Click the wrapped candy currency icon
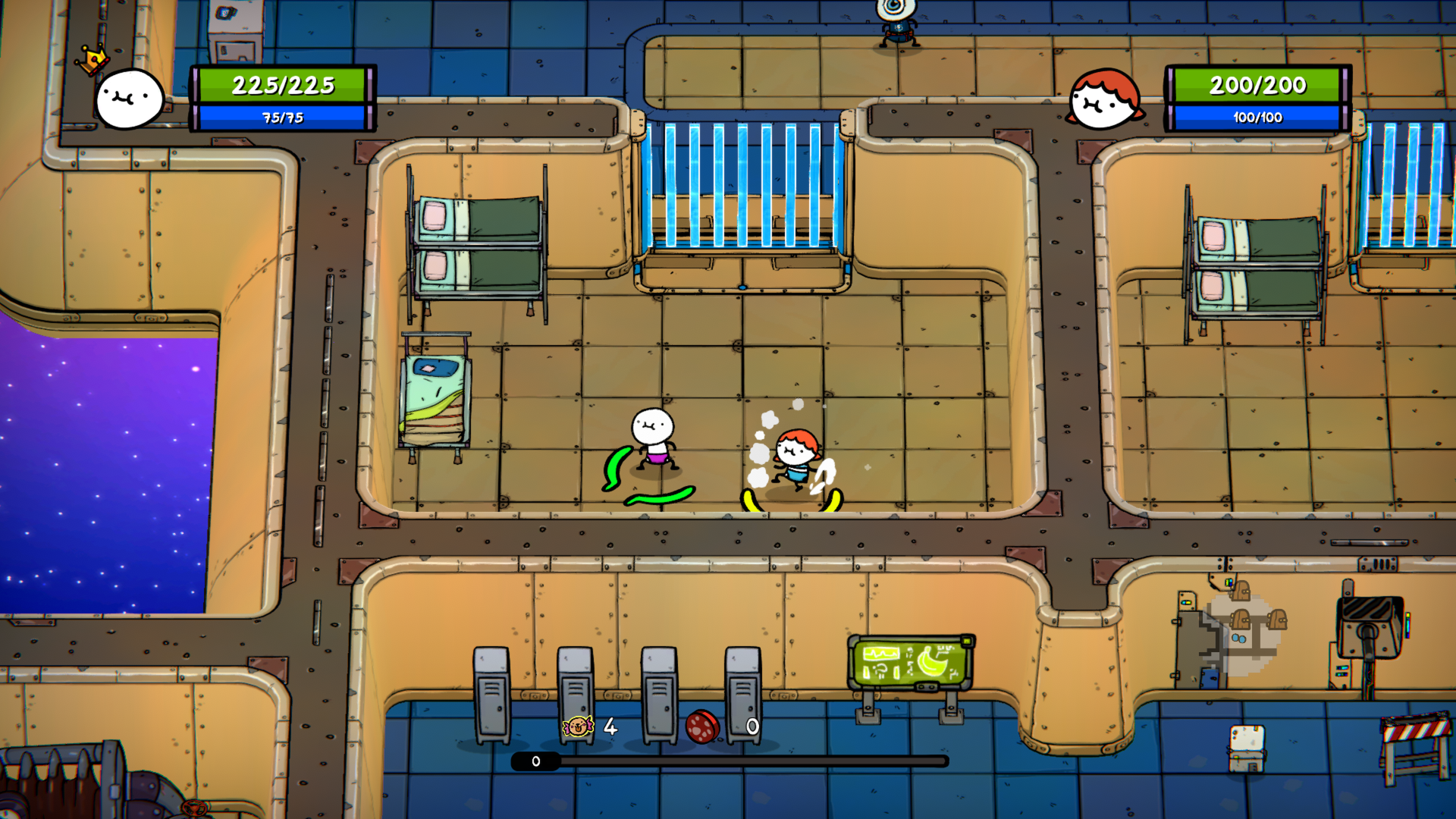The image size is (1456, 819). click(579, 726)
